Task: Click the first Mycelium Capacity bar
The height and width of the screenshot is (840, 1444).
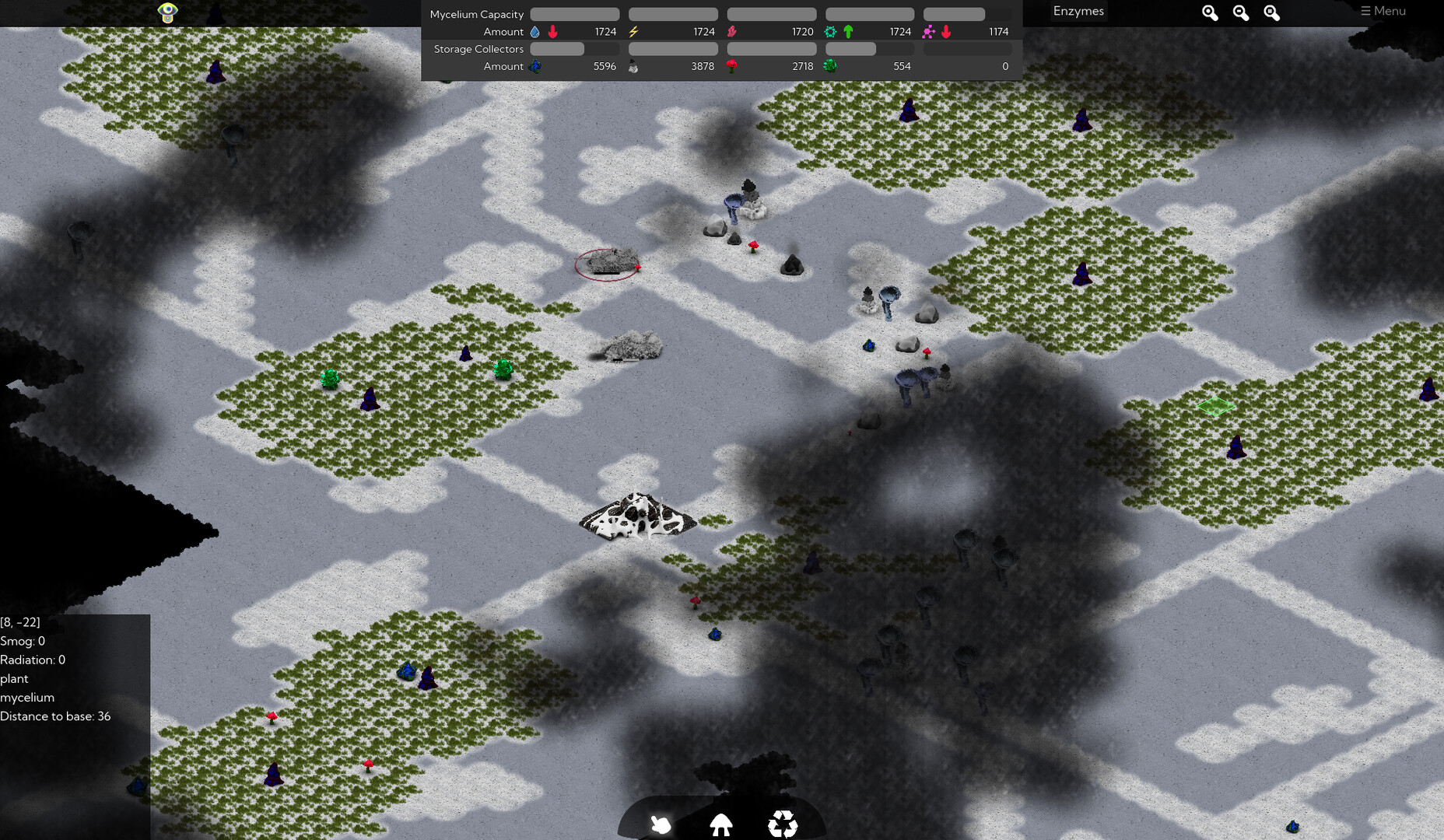Action: point(574,14)
